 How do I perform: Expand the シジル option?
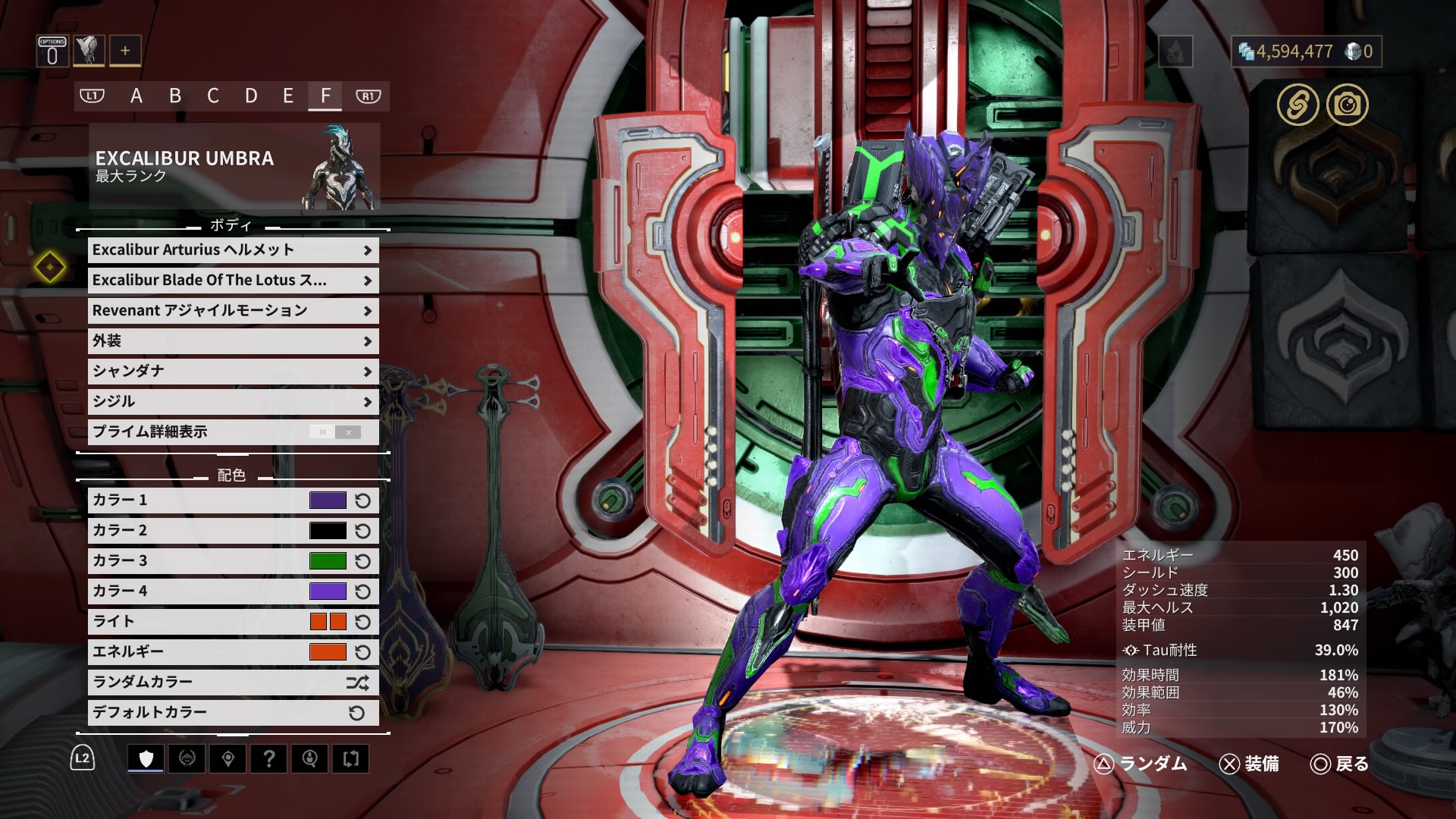231,401
